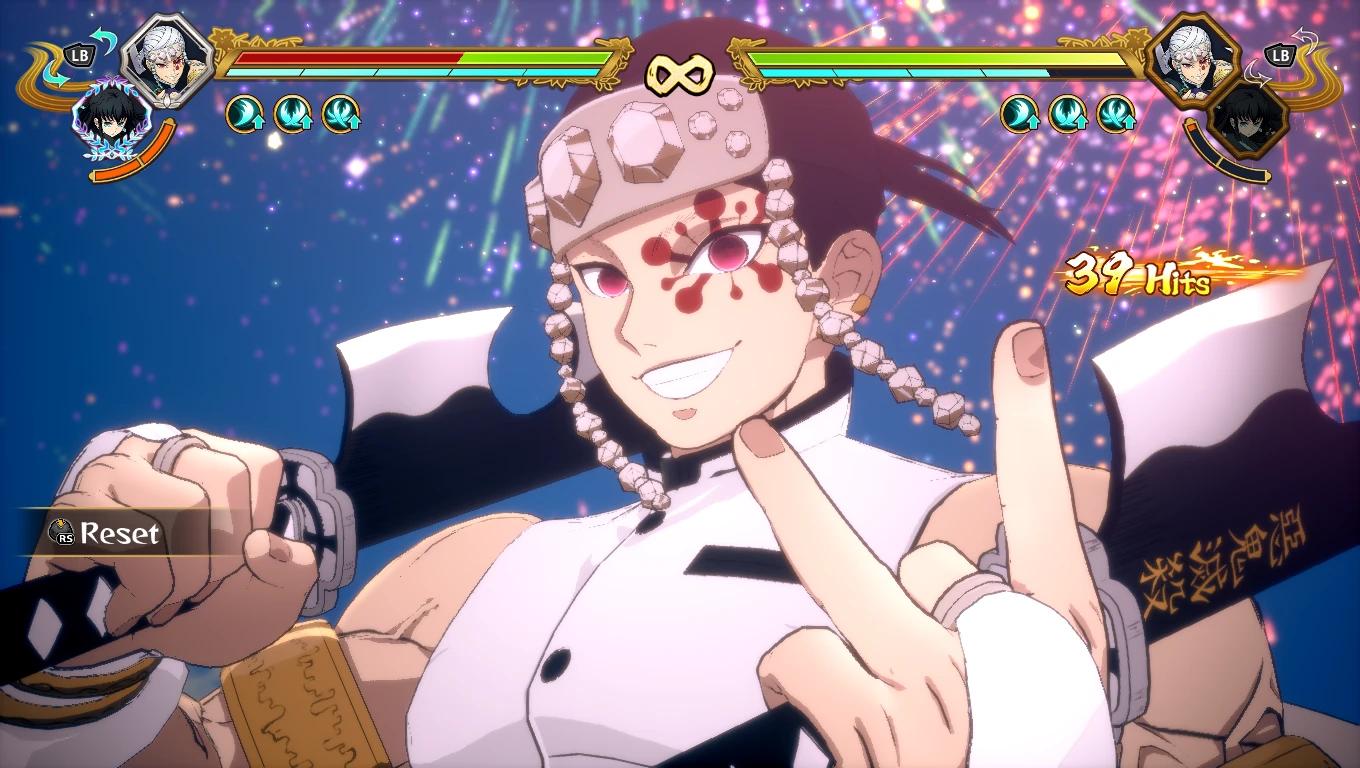Image resolution: width=1360 pixels, height=768 pixels.
Task: Select player one's Tengen Uzui portrait
Action: [x=167, y=58]
